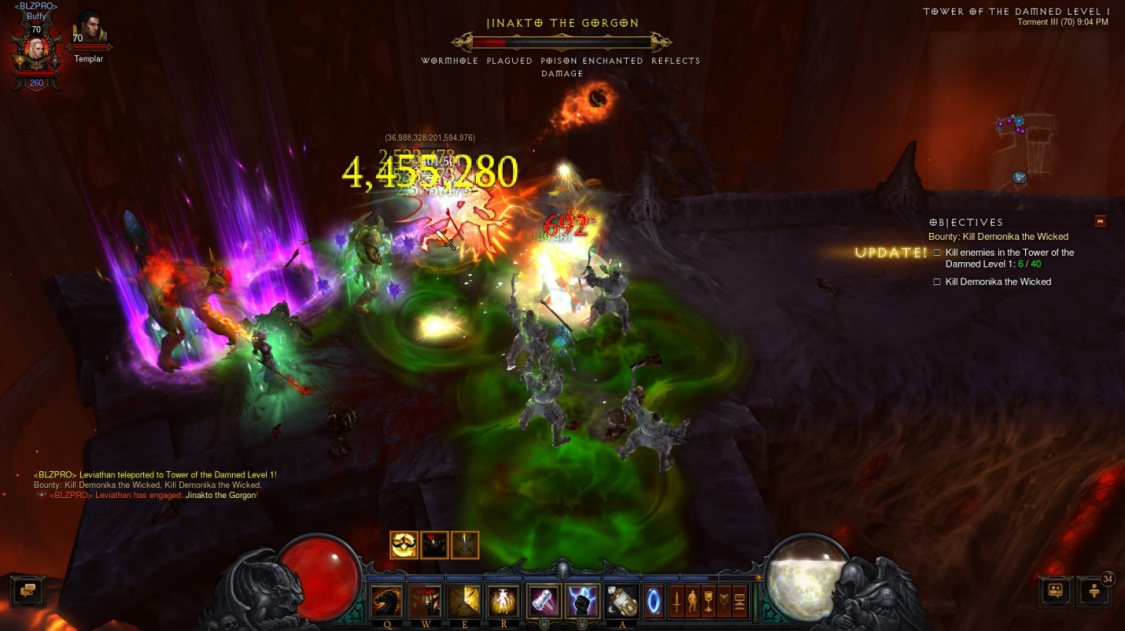Image resolution: width=1125 pixels, height=631 pixels.
Task: Open the chat bubble button
Action: point(26,590)
